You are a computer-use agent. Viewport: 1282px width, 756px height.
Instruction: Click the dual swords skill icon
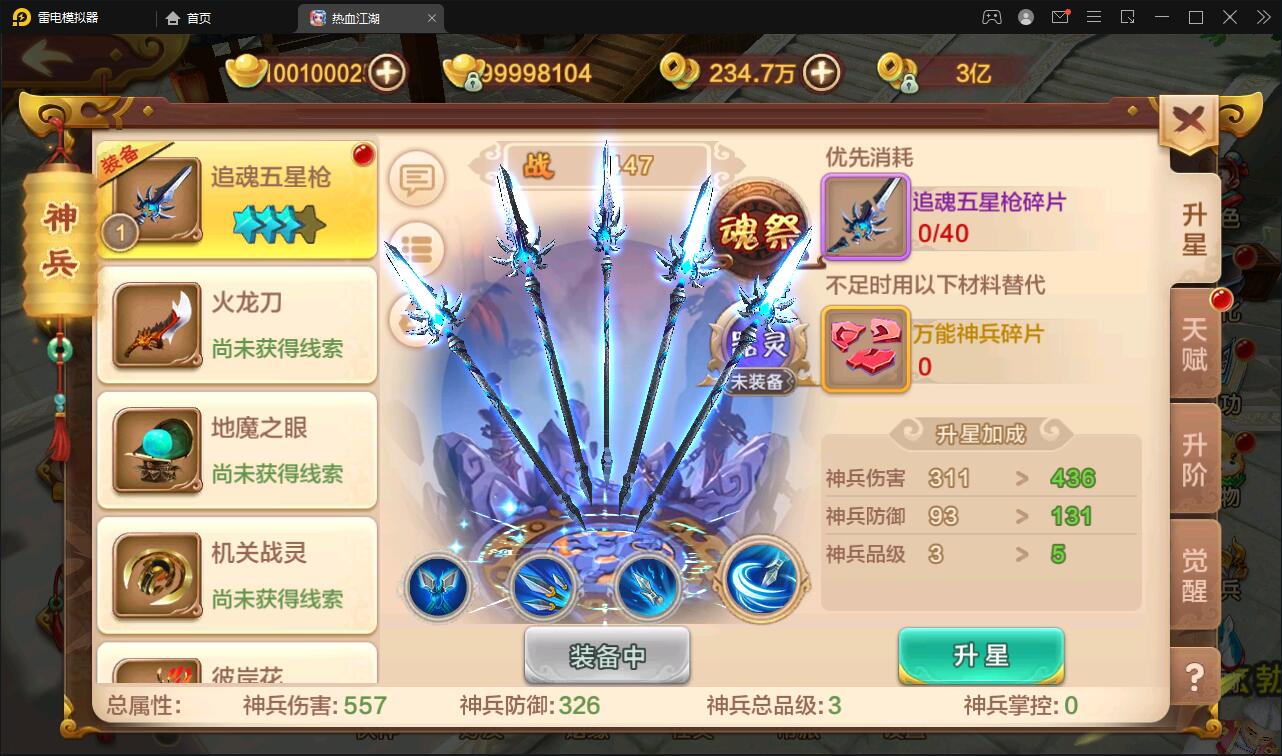tap(545, 588)
